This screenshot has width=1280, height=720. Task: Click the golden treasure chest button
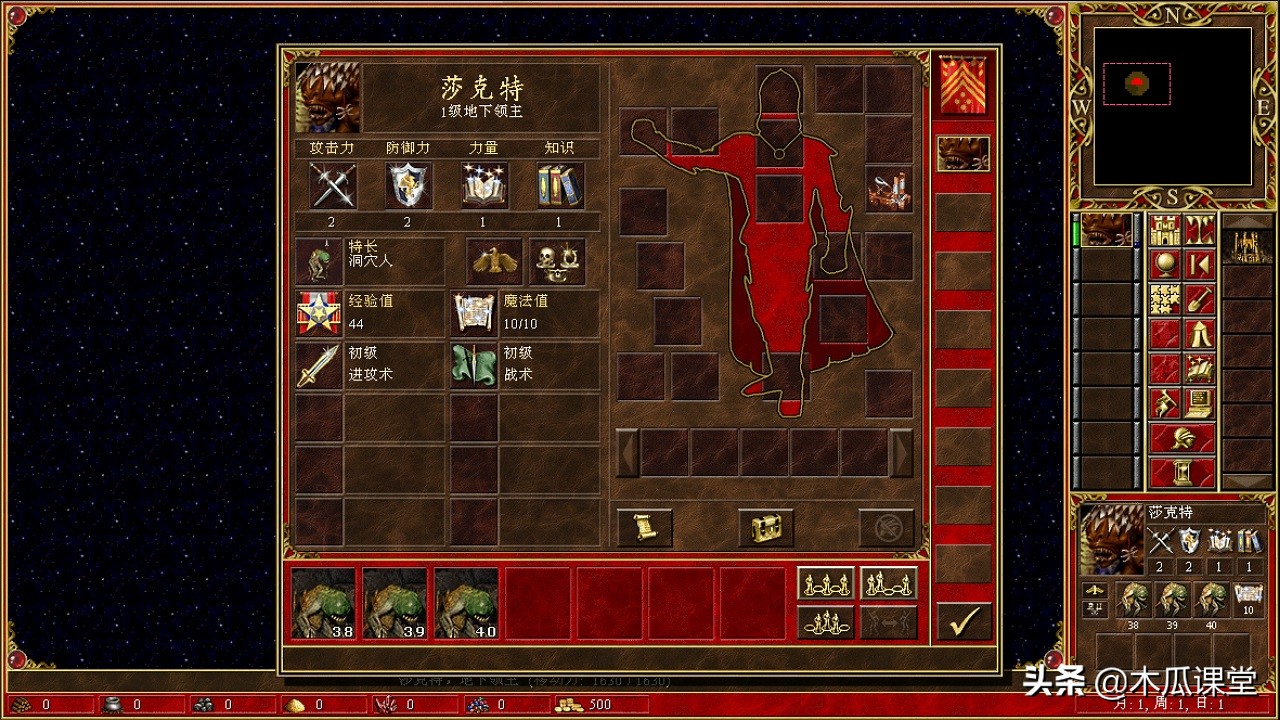coord(766,527)
